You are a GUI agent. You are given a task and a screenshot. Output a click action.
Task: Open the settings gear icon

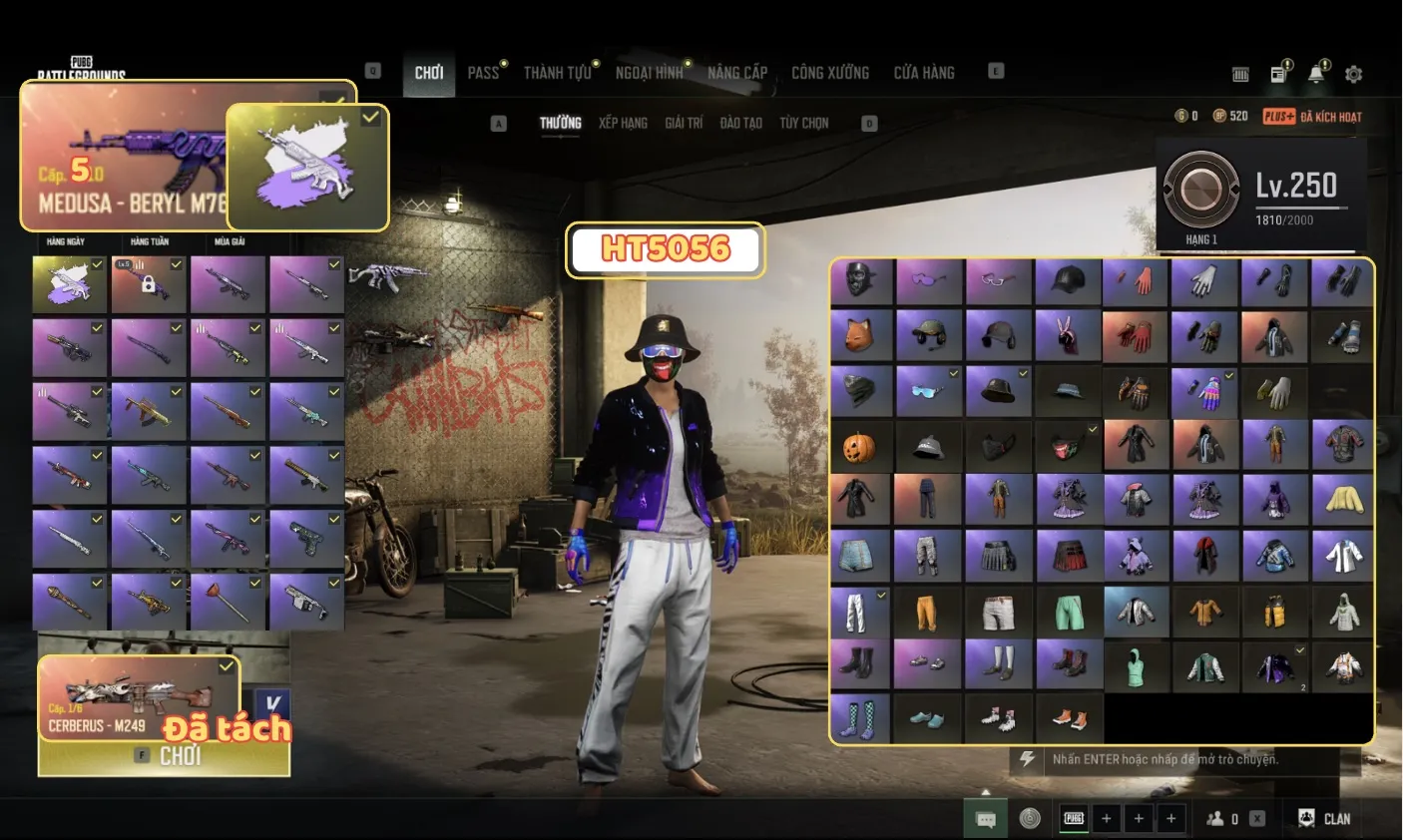[1353, 74]
